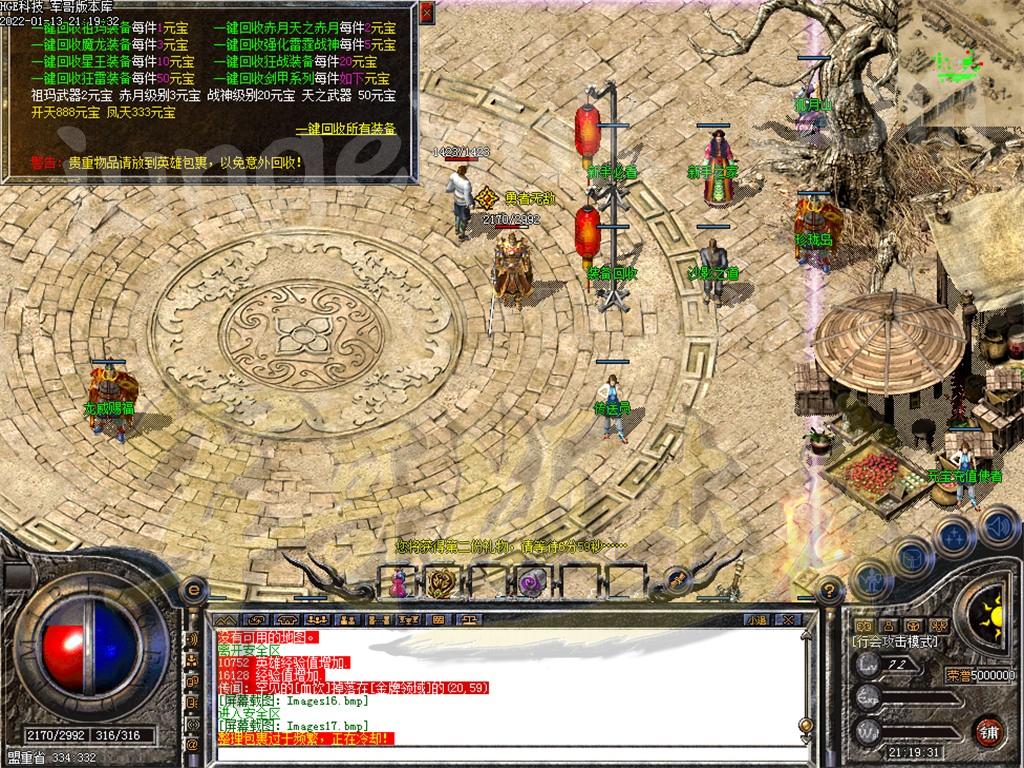Open the character figure round button
Viewport: 1024px width, 768px height.
pyautogui.click(x=871, y=579)
